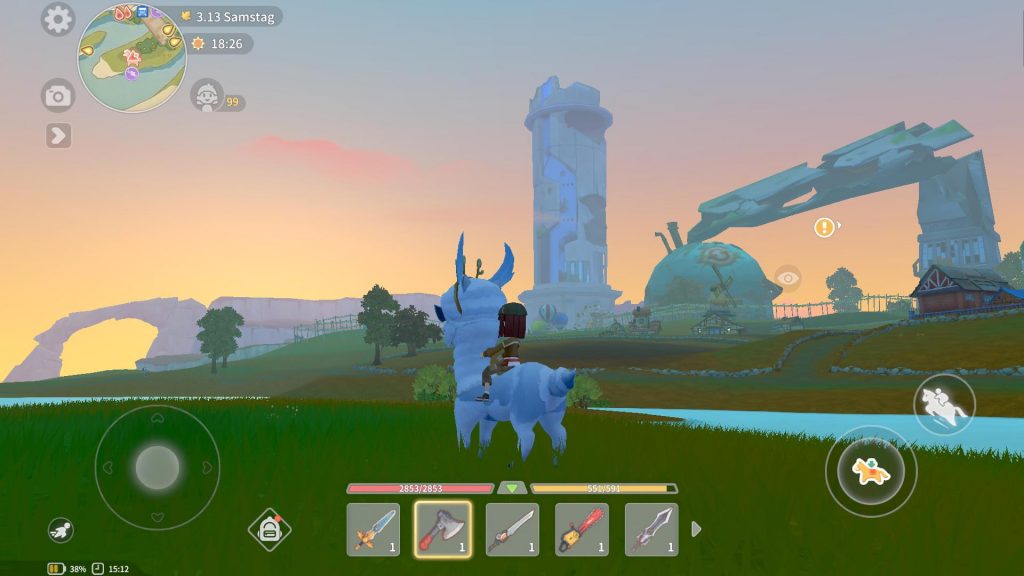This screenshot has height=576, width=1024.
Task: Show next hotbar page arrow
Action: (x=697, y=529)
